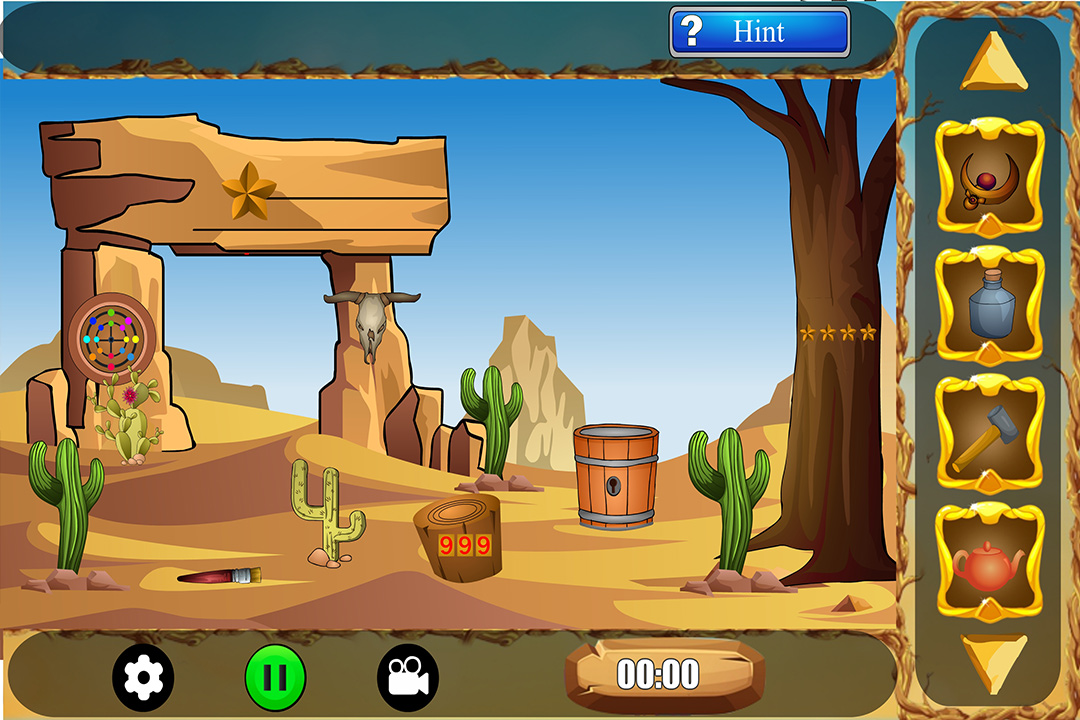Select the horned amulet inventory slot
The height and width of the screenshot is (720, 1080).
click(989, 176)
